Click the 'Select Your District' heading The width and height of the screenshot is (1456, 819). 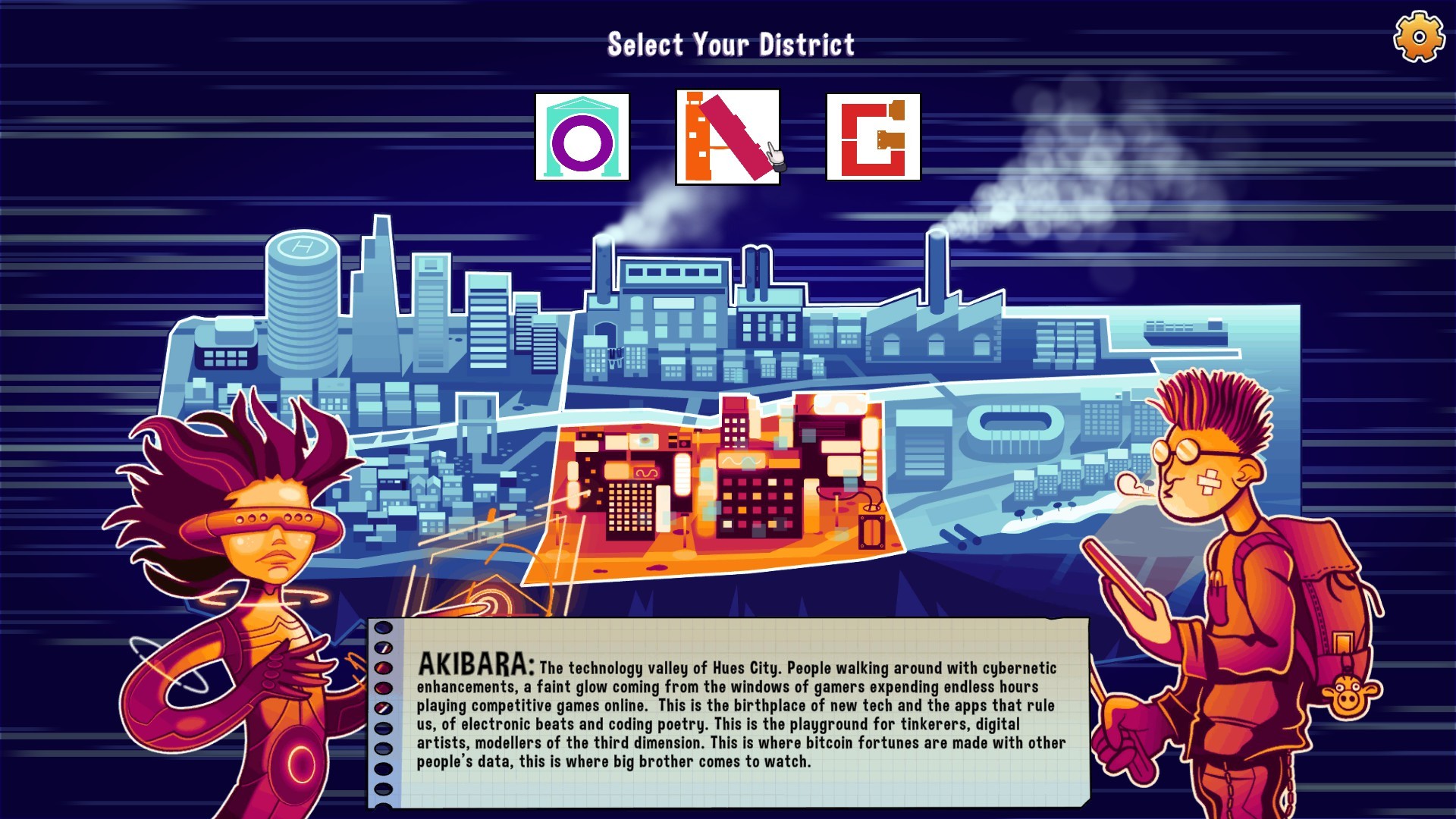tap(730, 43)
